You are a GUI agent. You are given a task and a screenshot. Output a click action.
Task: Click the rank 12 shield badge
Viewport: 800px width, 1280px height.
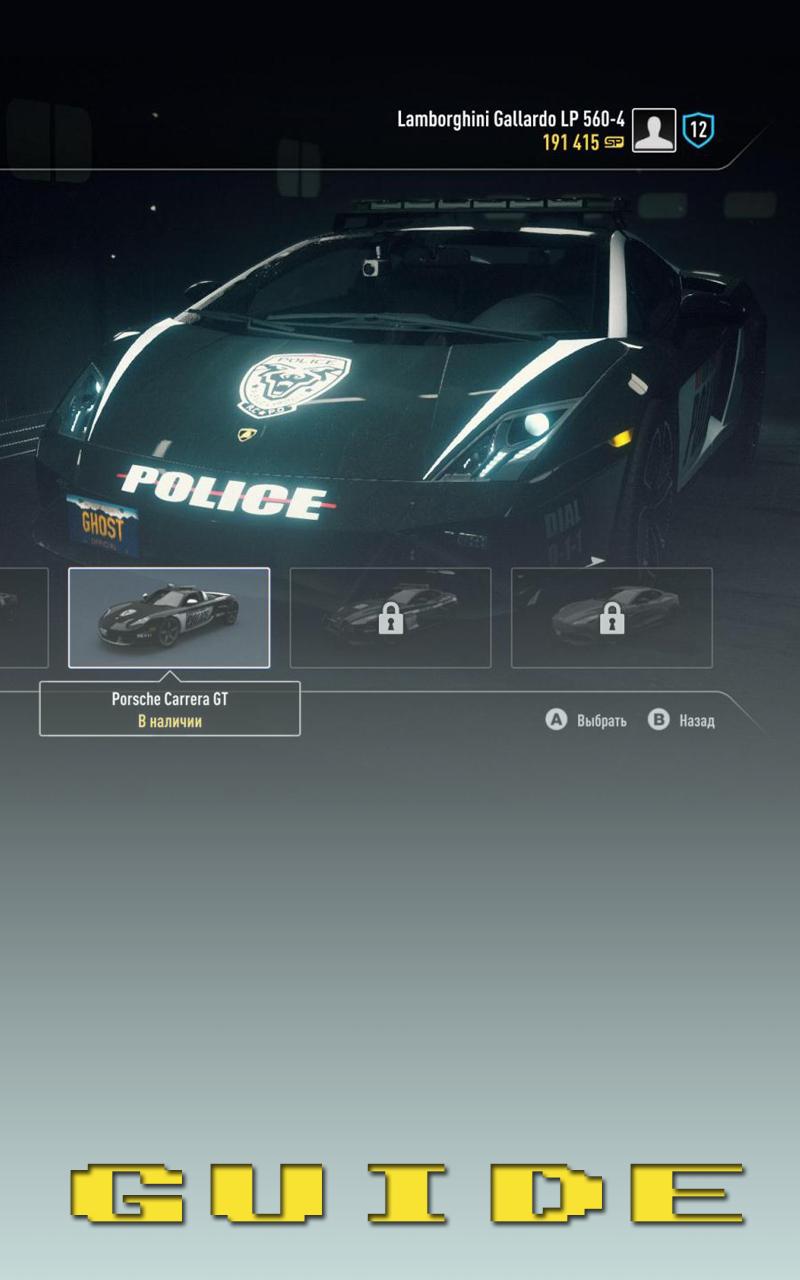click(x=698, y=131)
